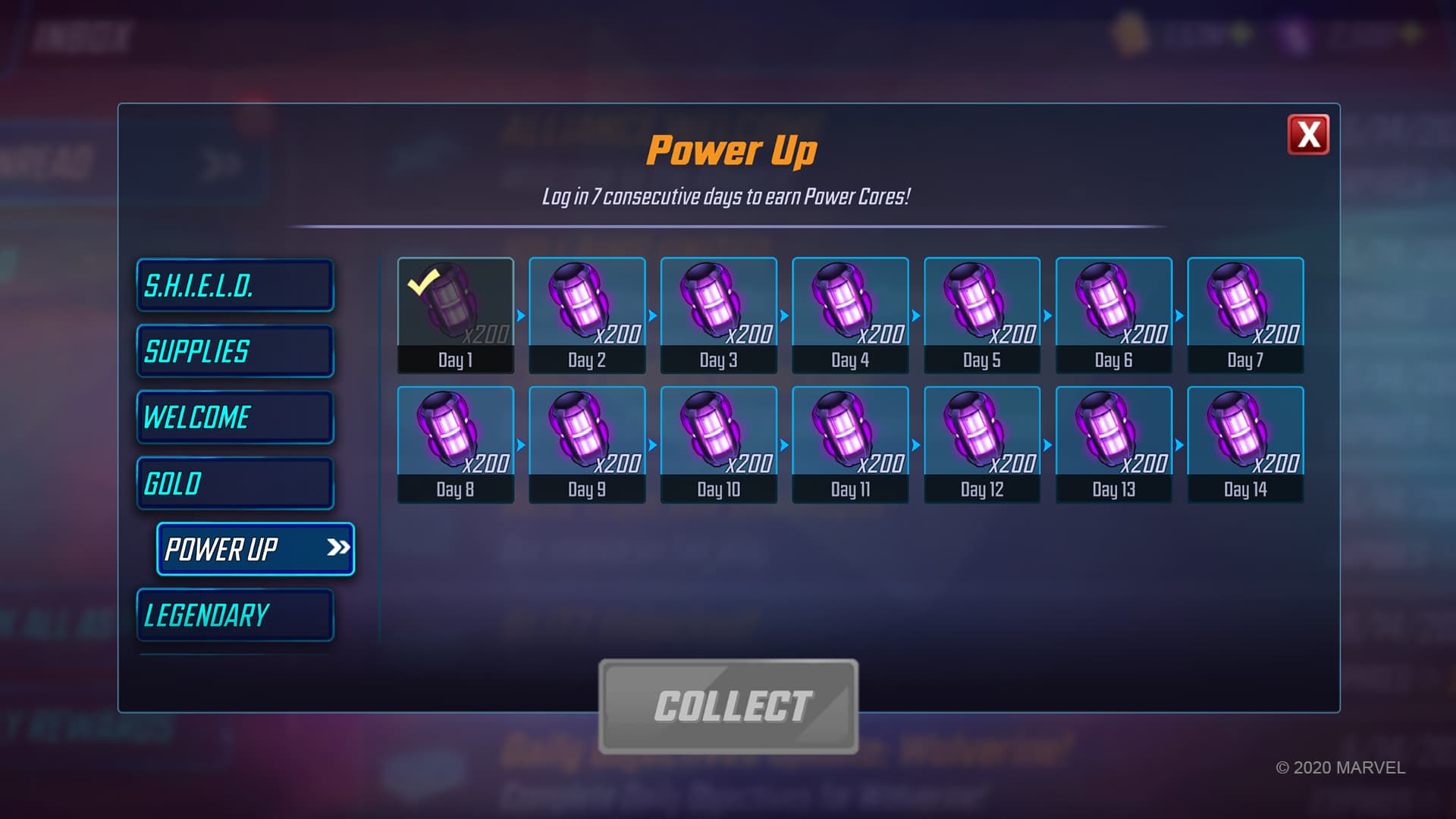Click the Day 6 Power Core tile

tap(1113, 315)
